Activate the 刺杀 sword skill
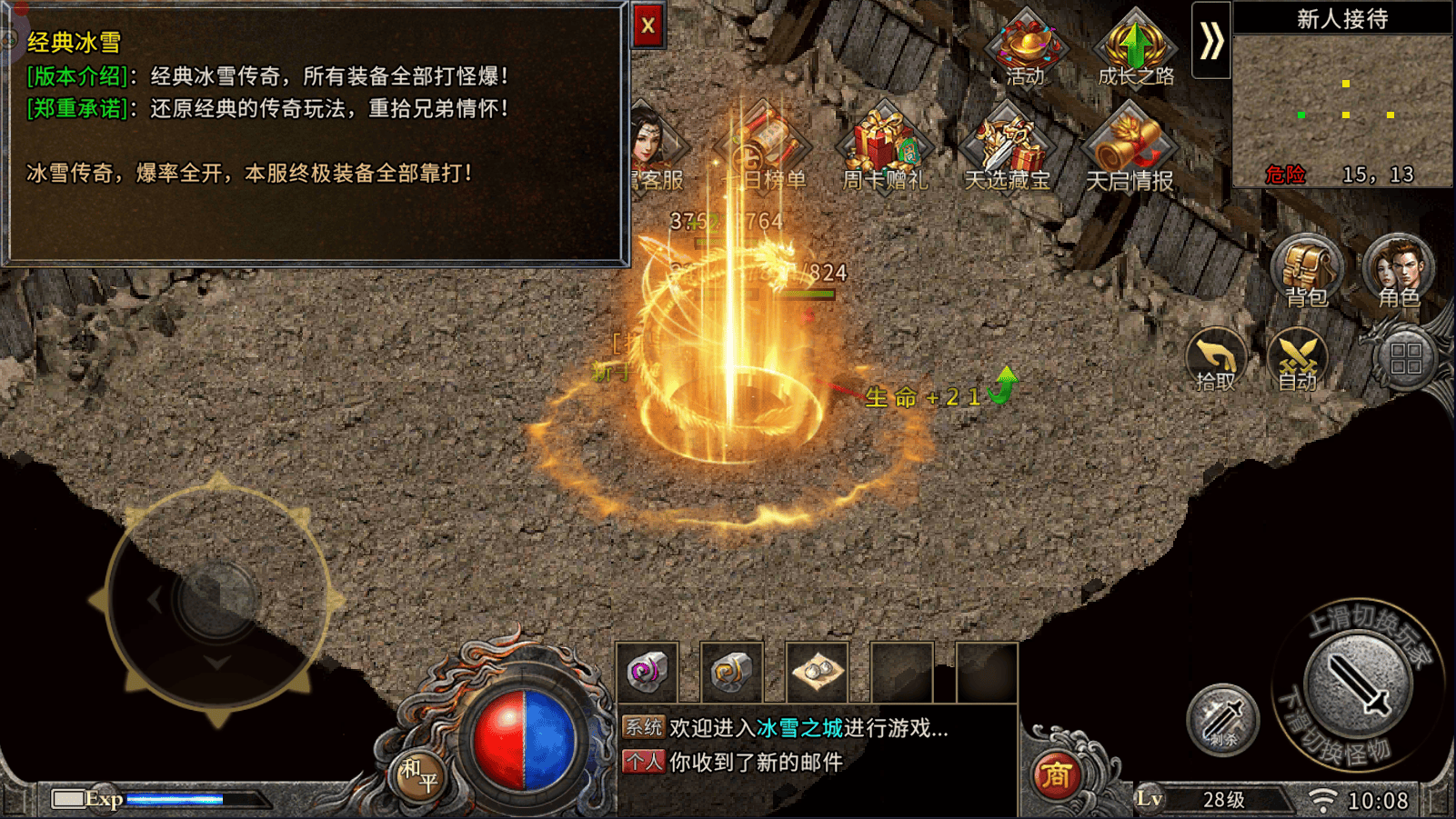 (x=1222, y=720)
